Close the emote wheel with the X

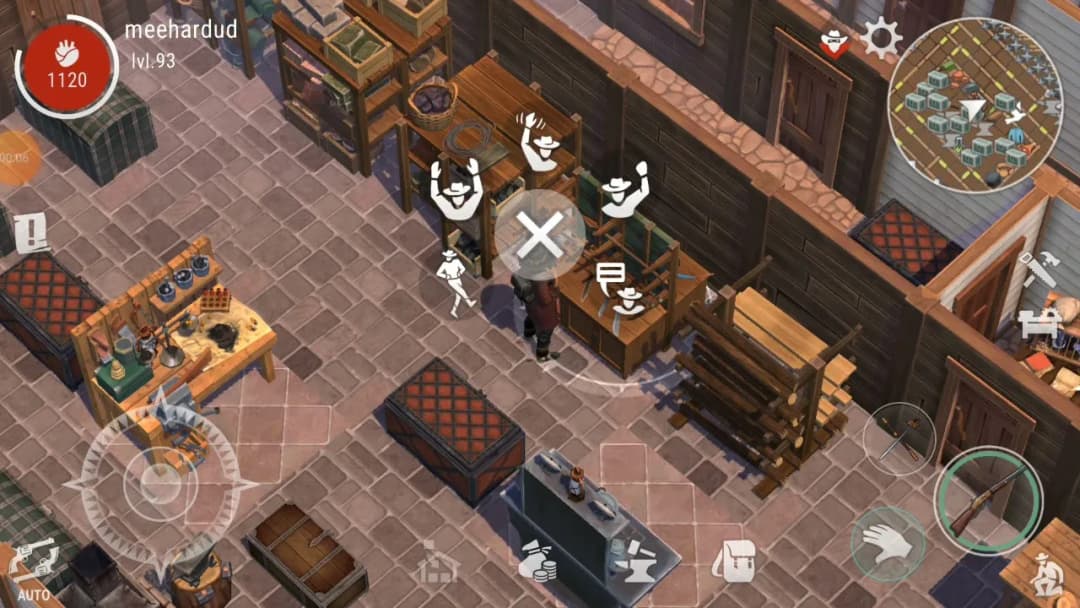pos(541,236)
